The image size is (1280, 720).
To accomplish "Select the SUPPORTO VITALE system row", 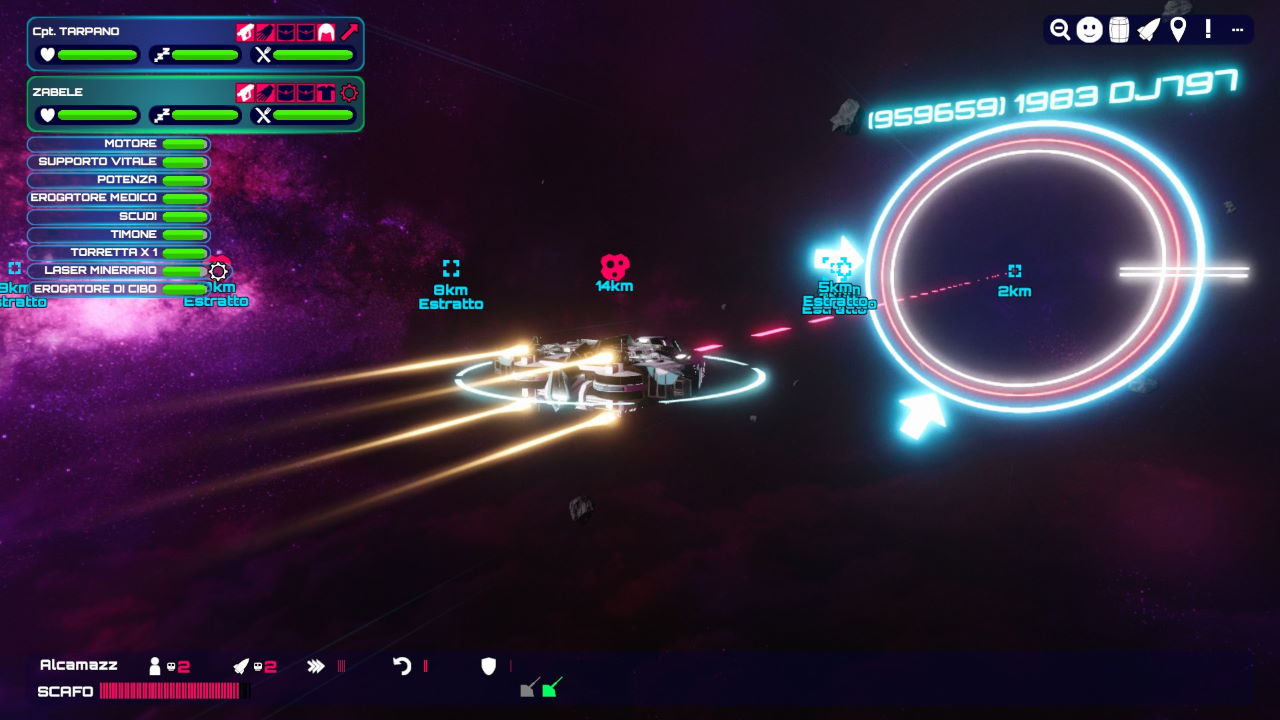I will coord(119,162).
